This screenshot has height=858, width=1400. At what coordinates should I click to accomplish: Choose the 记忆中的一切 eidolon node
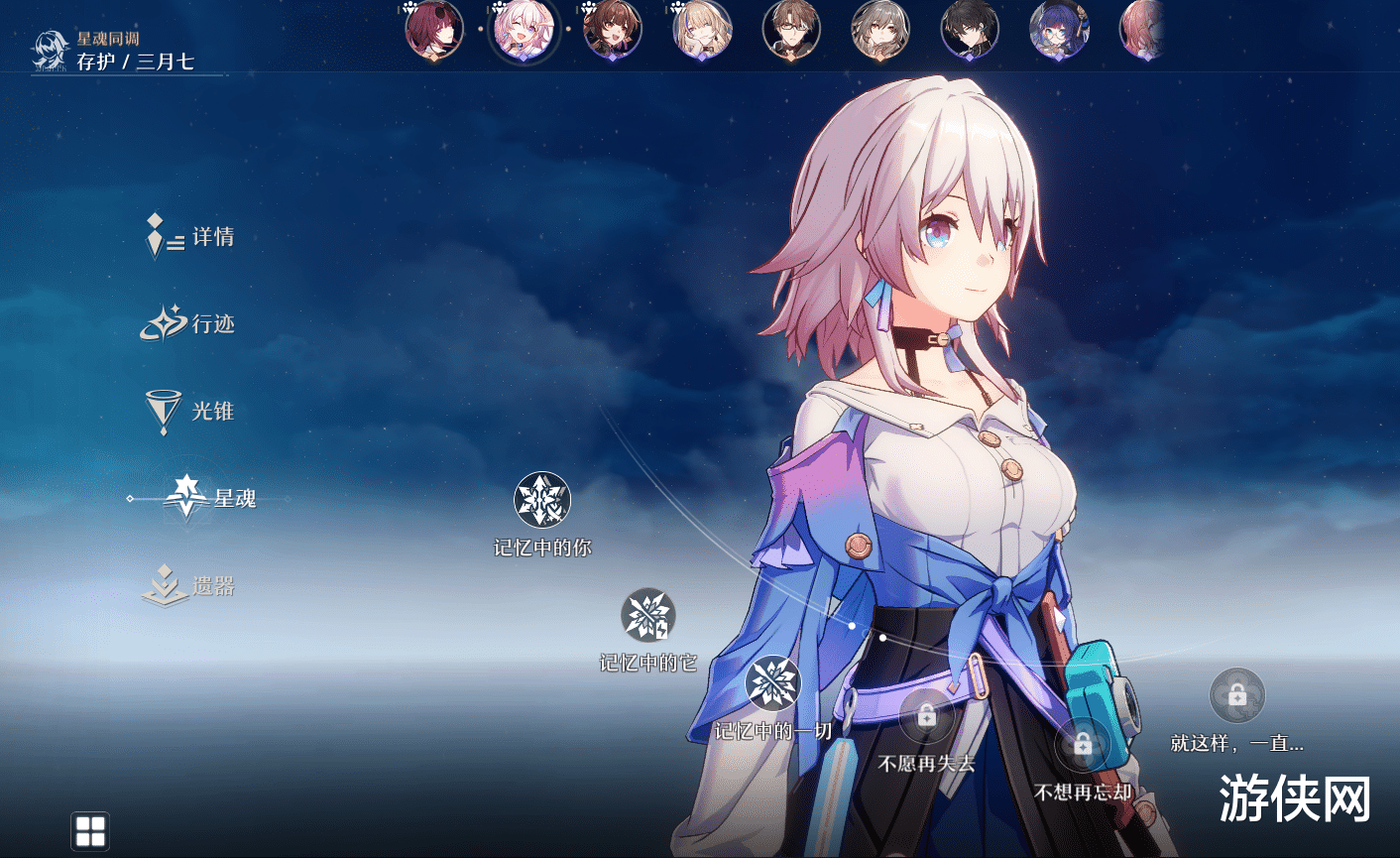(772, 683)
